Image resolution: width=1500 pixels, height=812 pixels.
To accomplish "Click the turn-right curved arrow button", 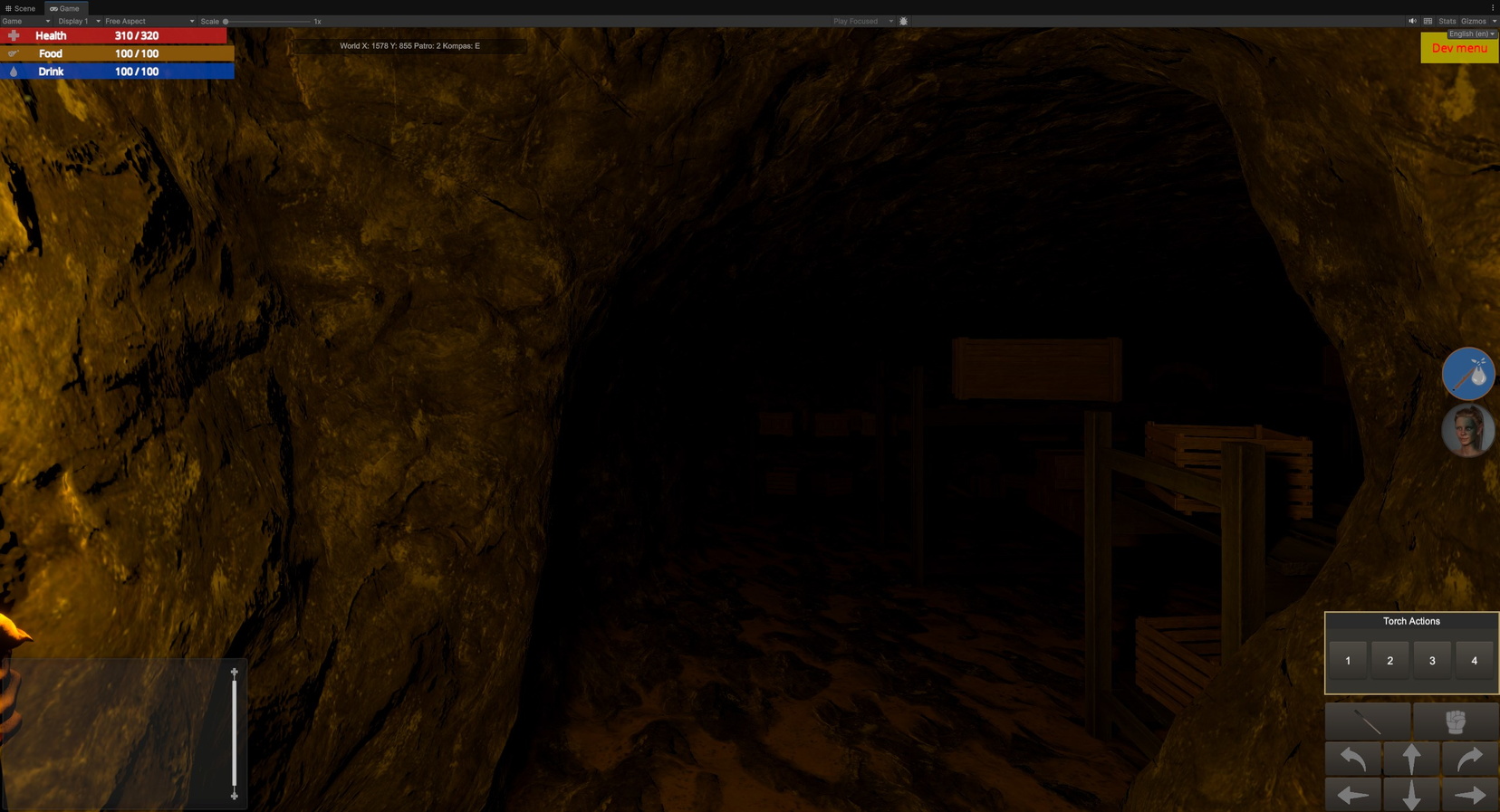I will (x=1470, y=759).
